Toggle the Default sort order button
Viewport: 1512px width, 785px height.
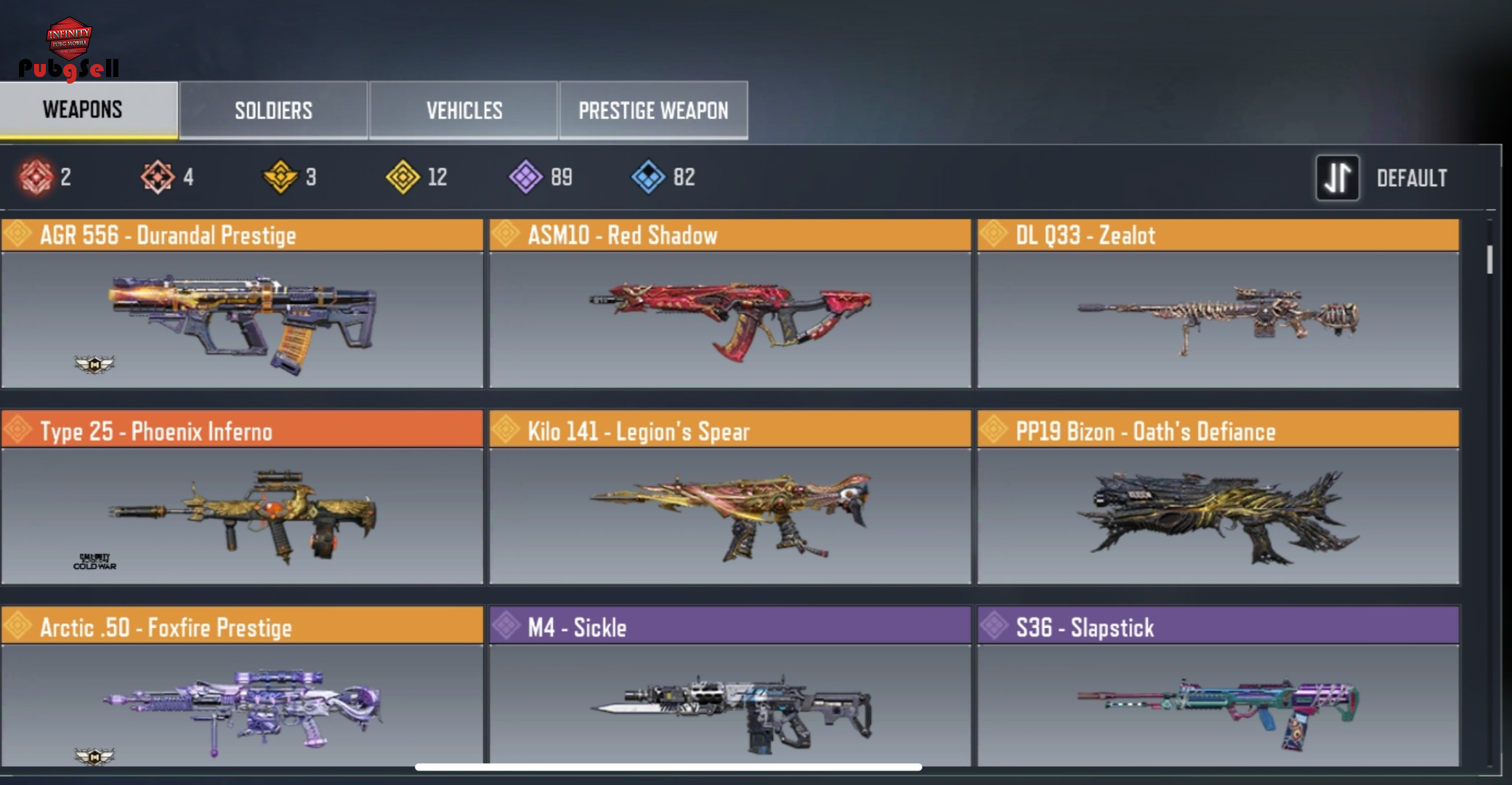[1337, 178]
